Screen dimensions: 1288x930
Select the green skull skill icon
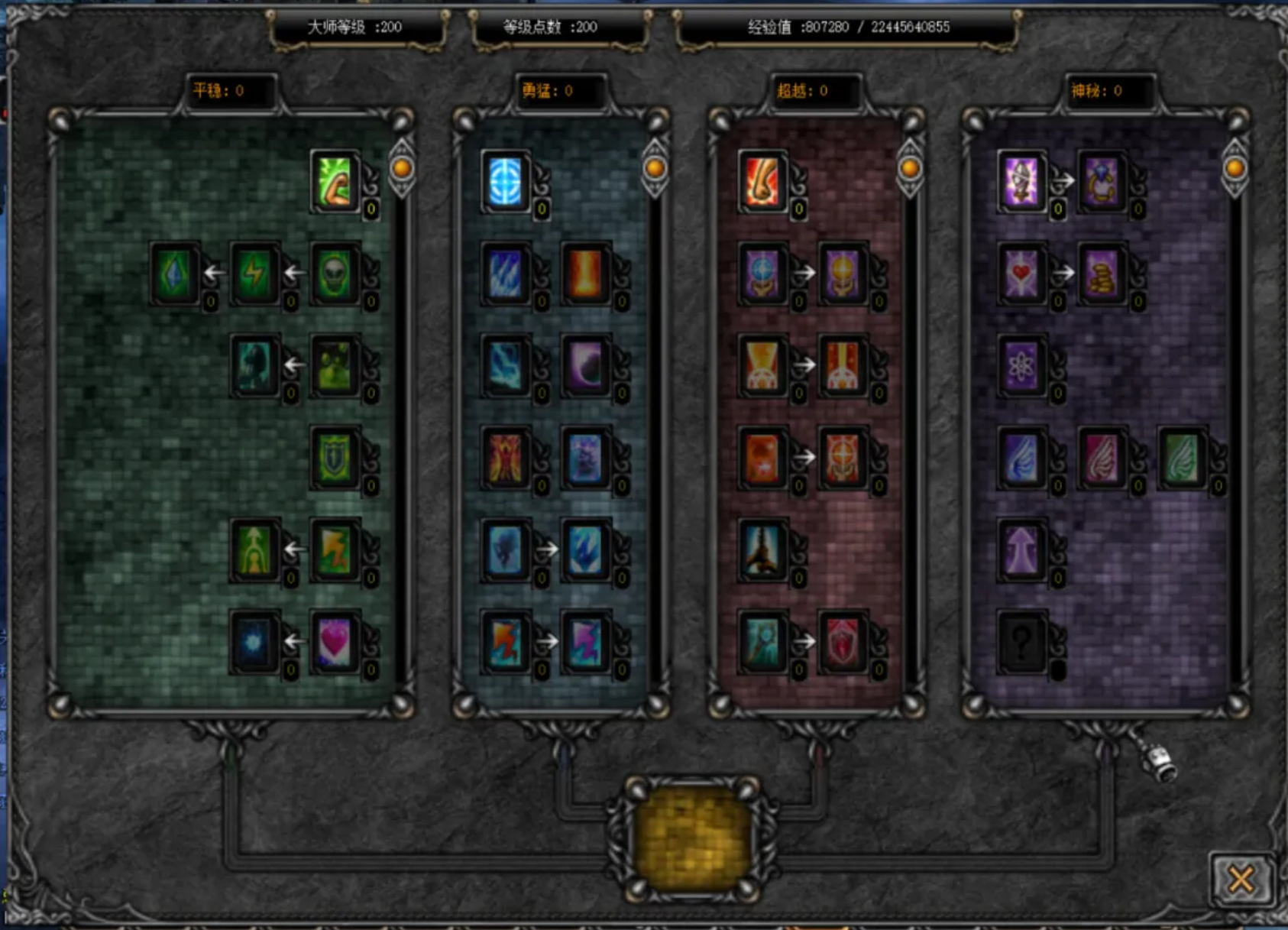335,274
